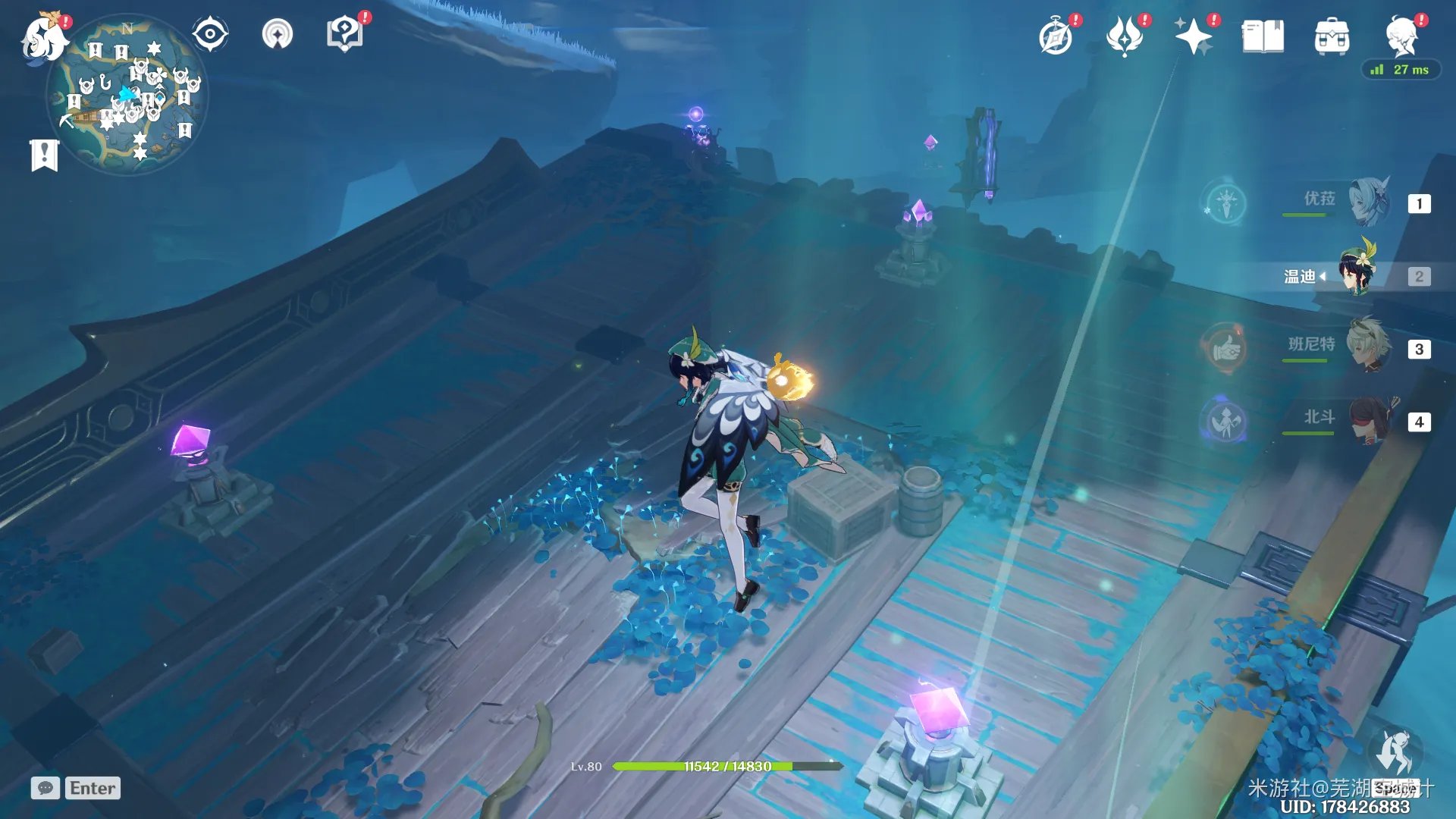Click the quest tracker banner icon
This screenshot has width=1456, height=819.
pos(44,155)
